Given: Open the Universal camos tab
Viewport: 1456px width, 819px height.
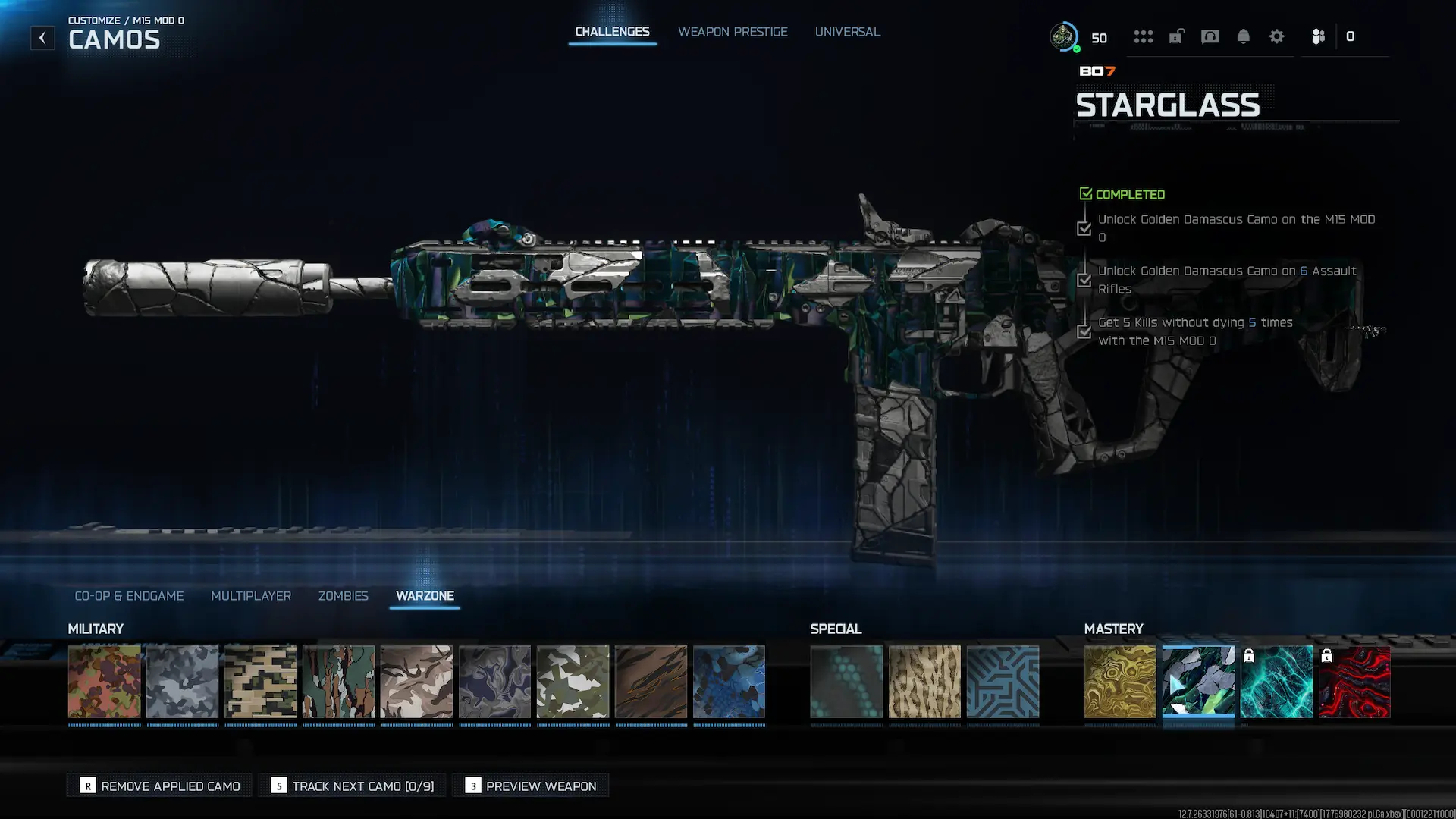Looking at the screenshot, I should click(847, 32).
